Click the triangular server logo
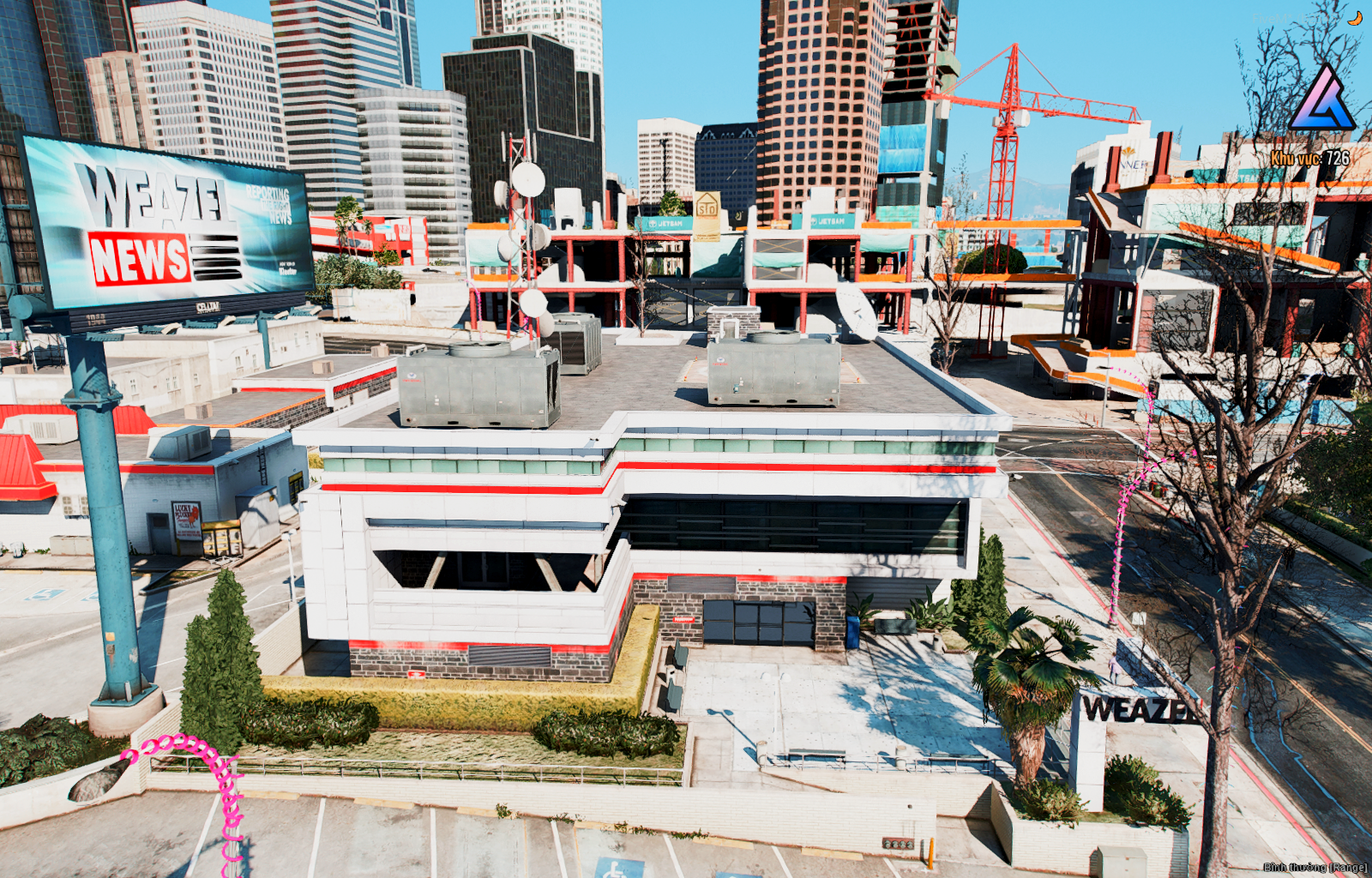1372x878 pixels. click(x=1321, y=99)
